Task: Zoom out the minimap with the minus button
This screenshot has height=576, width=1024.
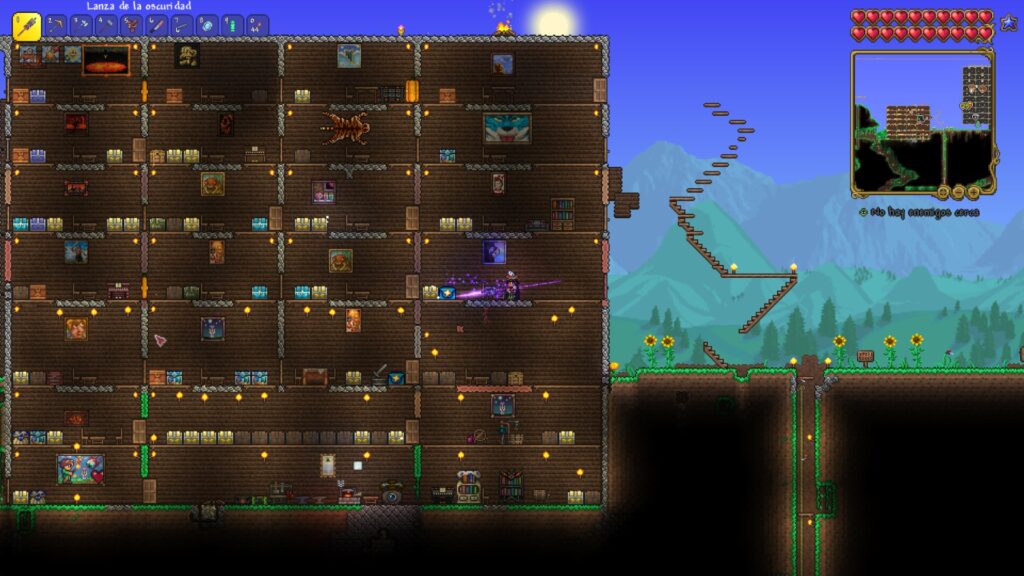Action: (958, 191)
